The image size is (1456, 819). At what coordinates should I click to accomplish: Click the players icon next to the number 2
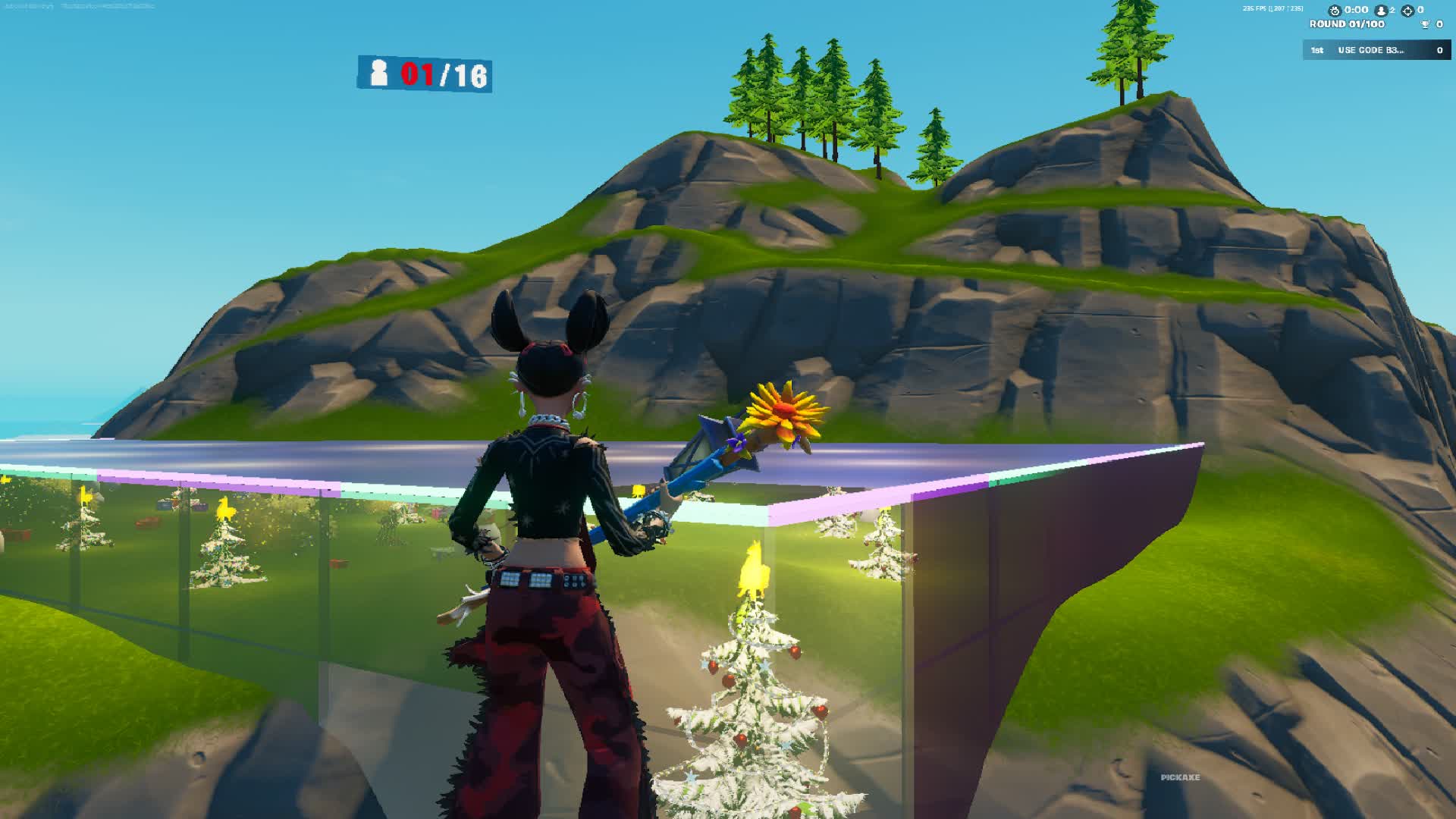click(x=1382, y=11)
